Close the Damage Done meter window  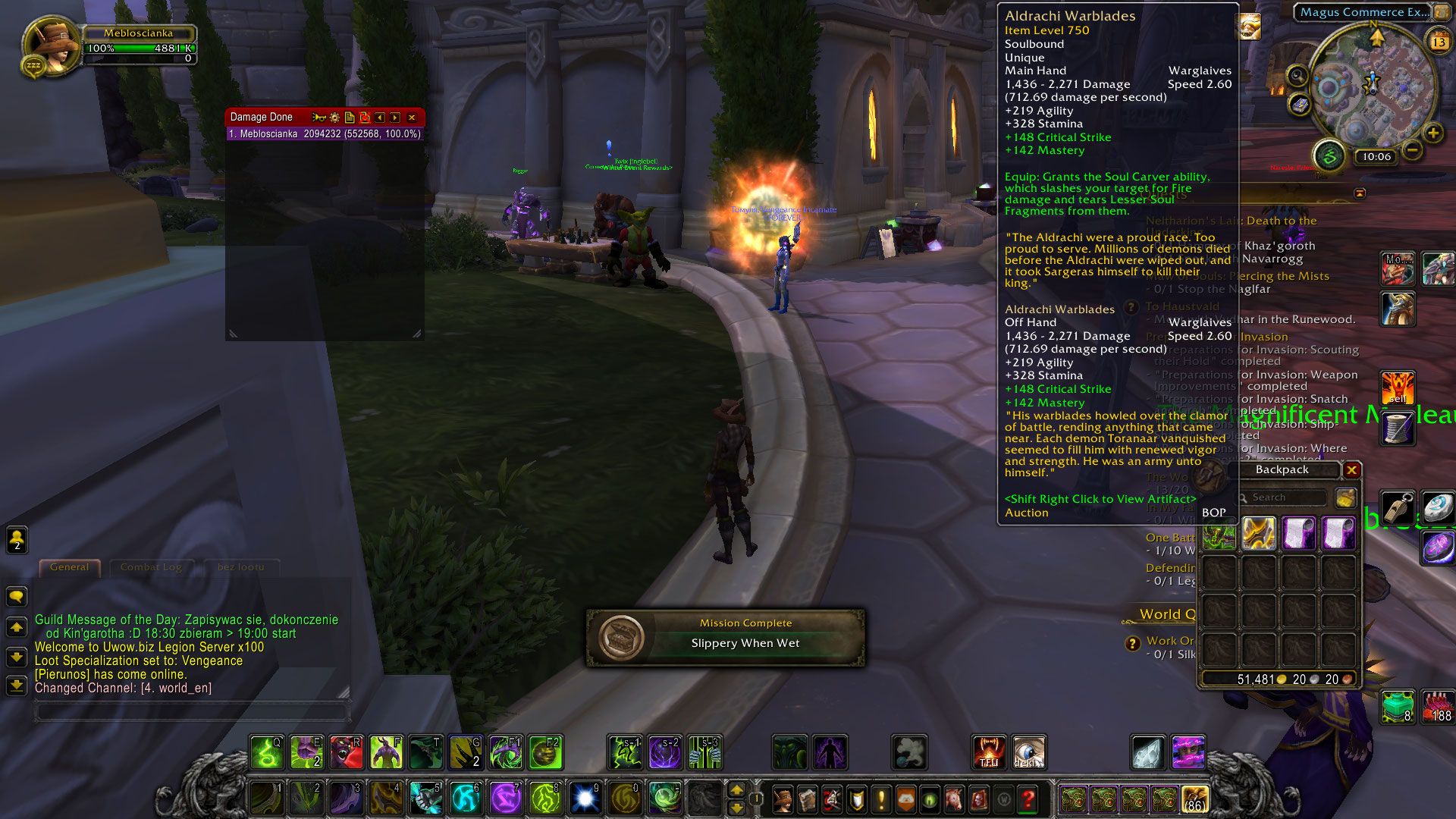click(x=412, y=118)
